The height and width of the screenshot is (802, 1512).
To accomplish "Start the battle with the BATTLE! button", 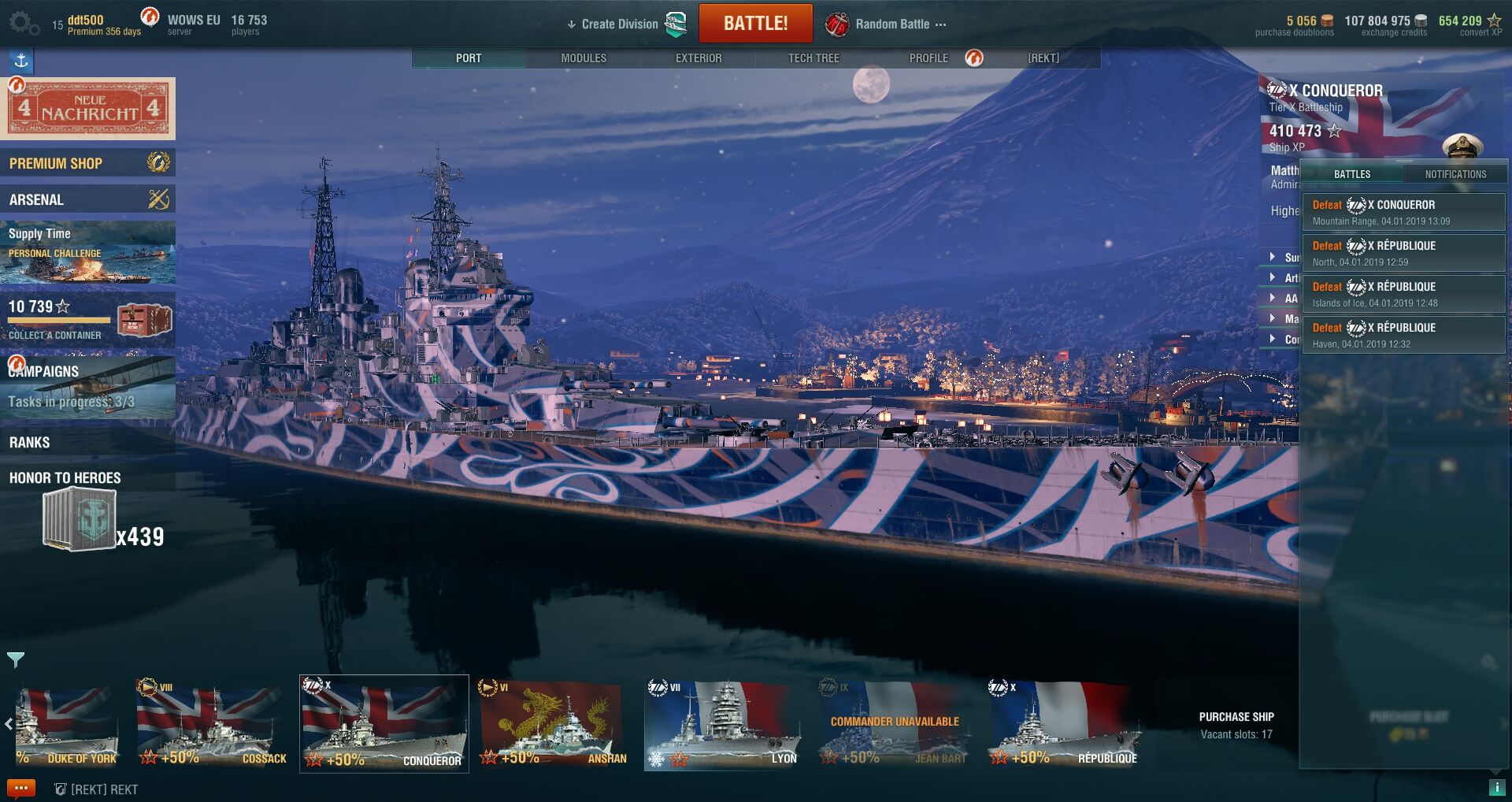I will tap(755, 24).
